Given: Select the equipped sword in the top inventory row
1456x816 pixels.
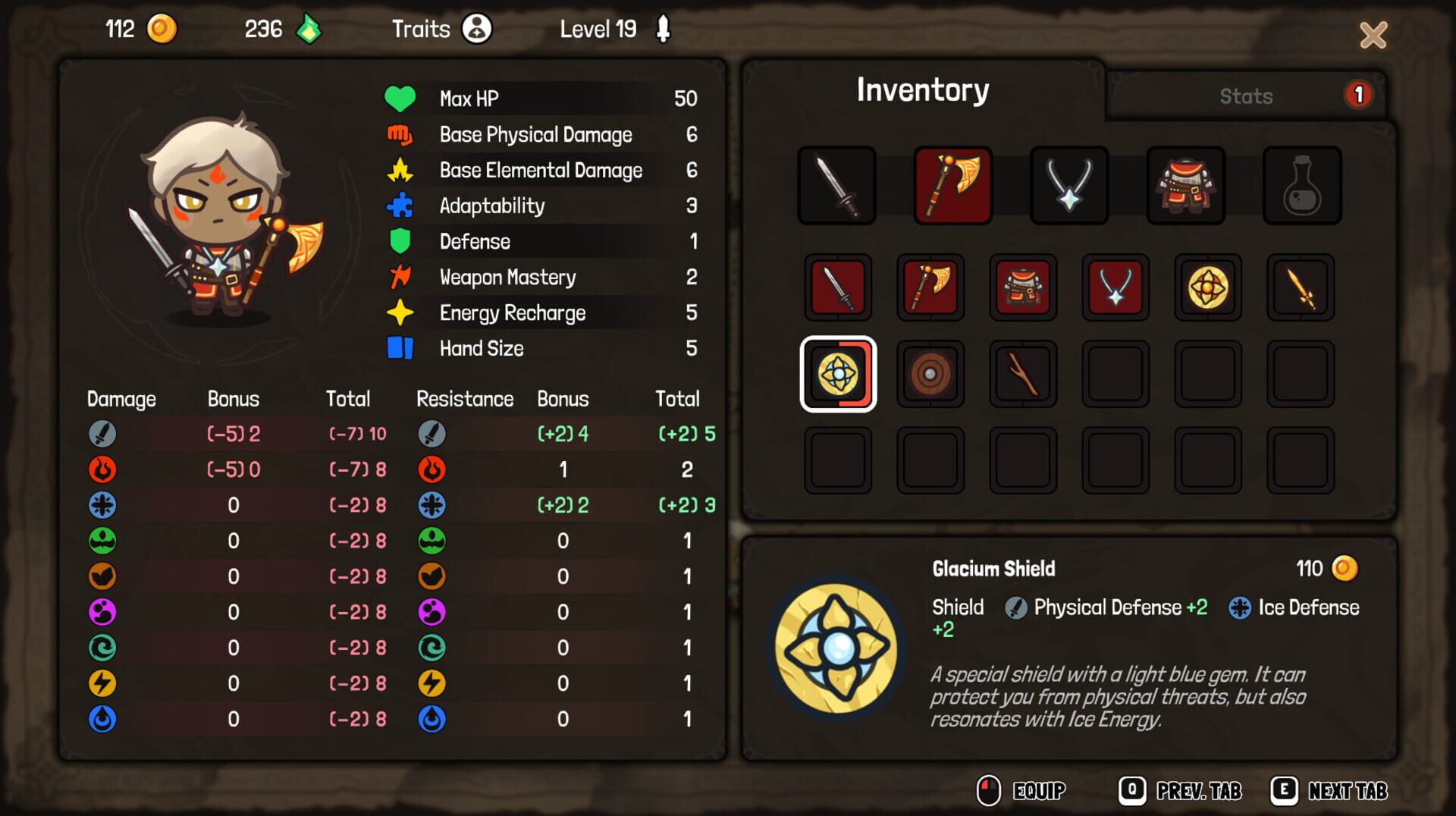Looking at the screenshot, I should pos(837,184).
